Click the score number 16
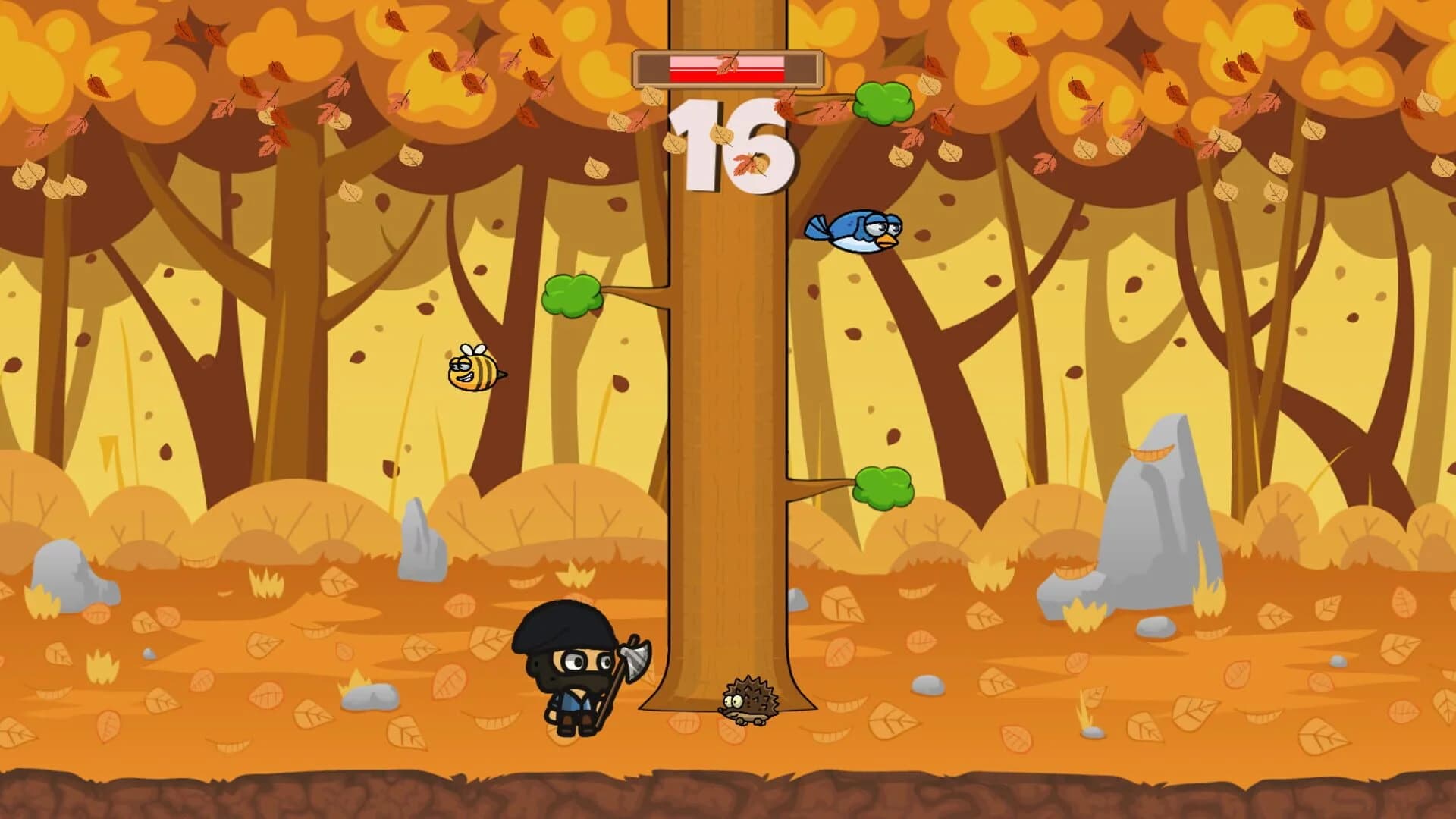The image size is (1456, 819). coord(730,140)
